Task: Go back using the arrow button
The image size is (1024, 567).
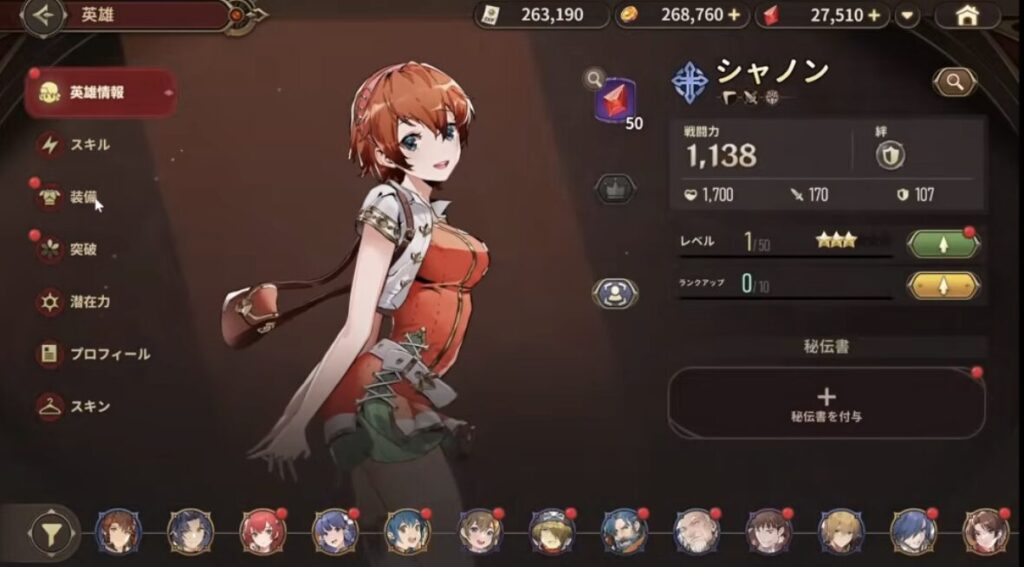Action: (x=42, y=16)
